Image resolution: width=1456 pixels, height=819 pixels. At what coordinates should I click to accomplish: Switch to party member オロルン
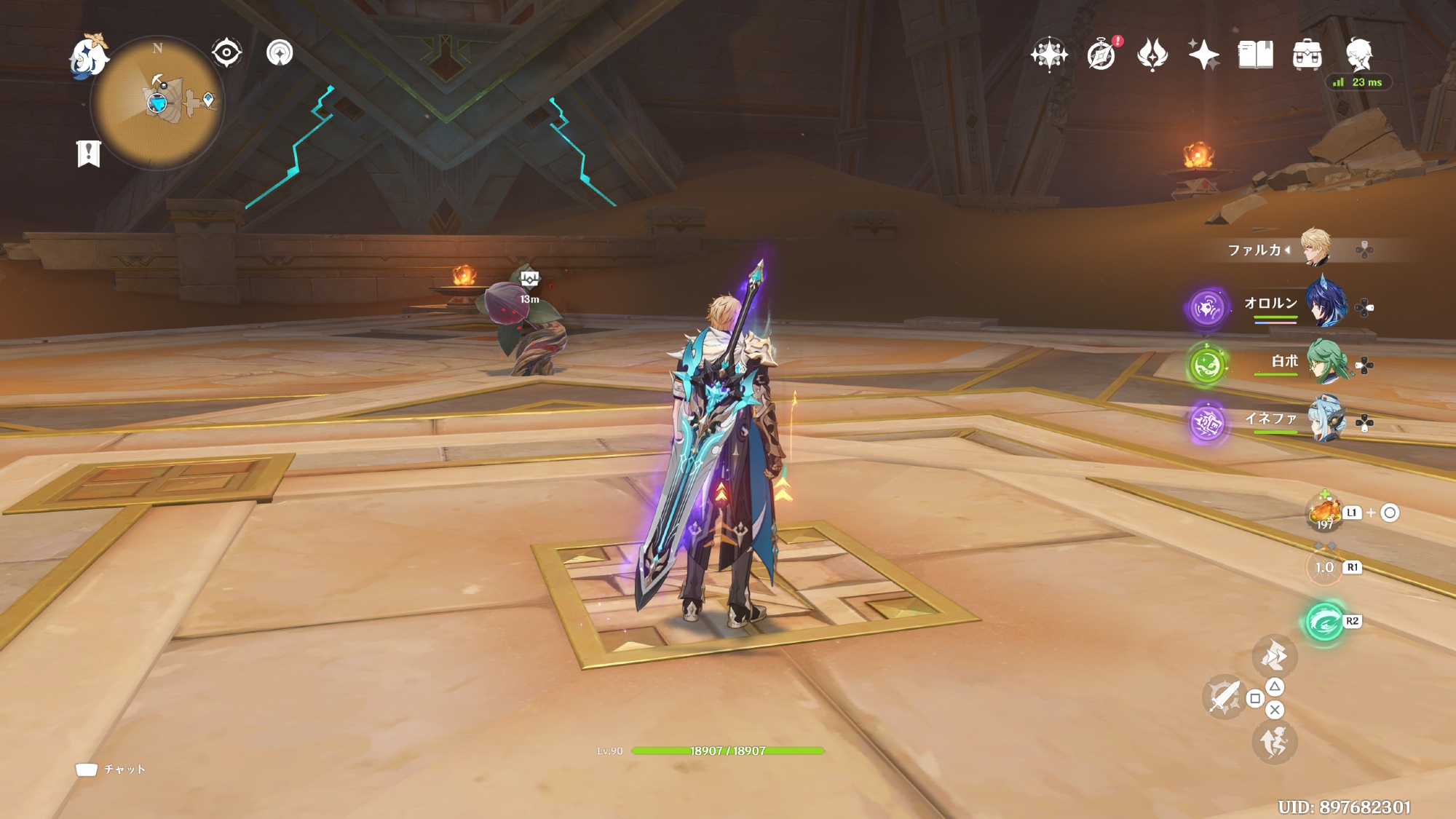[1325, 304]
